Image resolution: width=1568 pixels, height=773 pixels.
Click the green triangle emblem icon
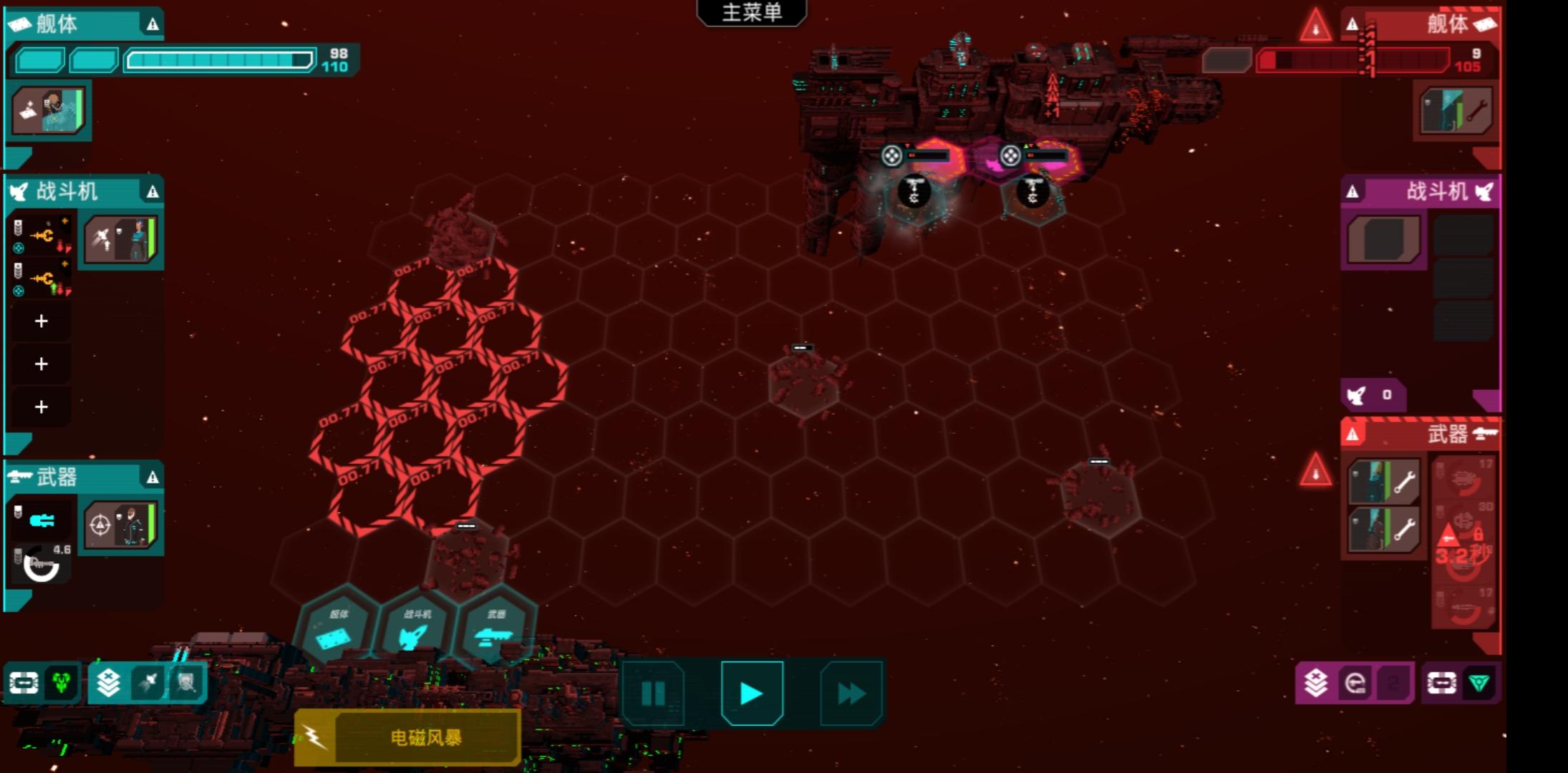point(1479,683)
